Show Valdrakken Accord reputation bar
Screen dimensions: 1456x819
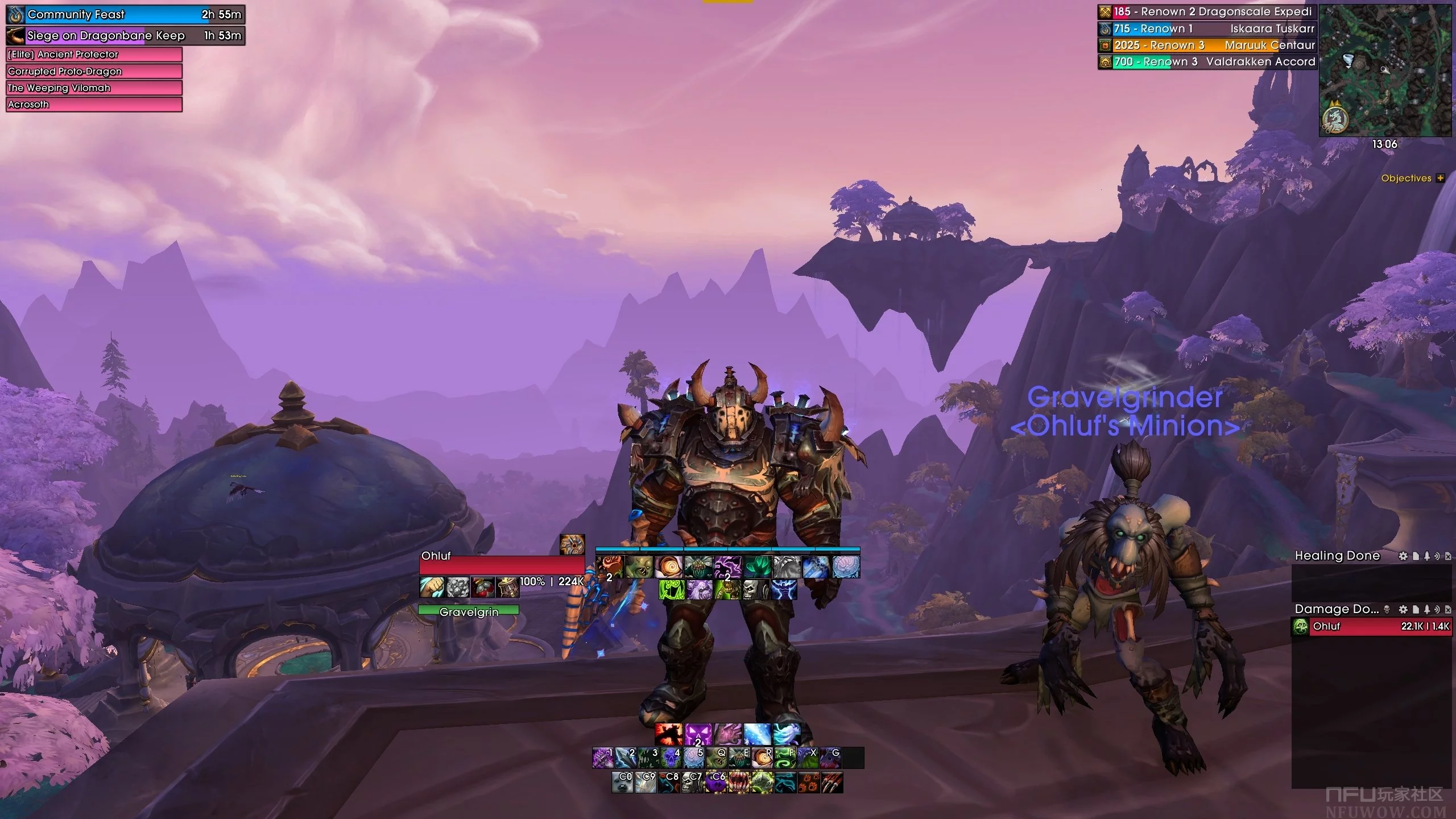(1207, 61)
